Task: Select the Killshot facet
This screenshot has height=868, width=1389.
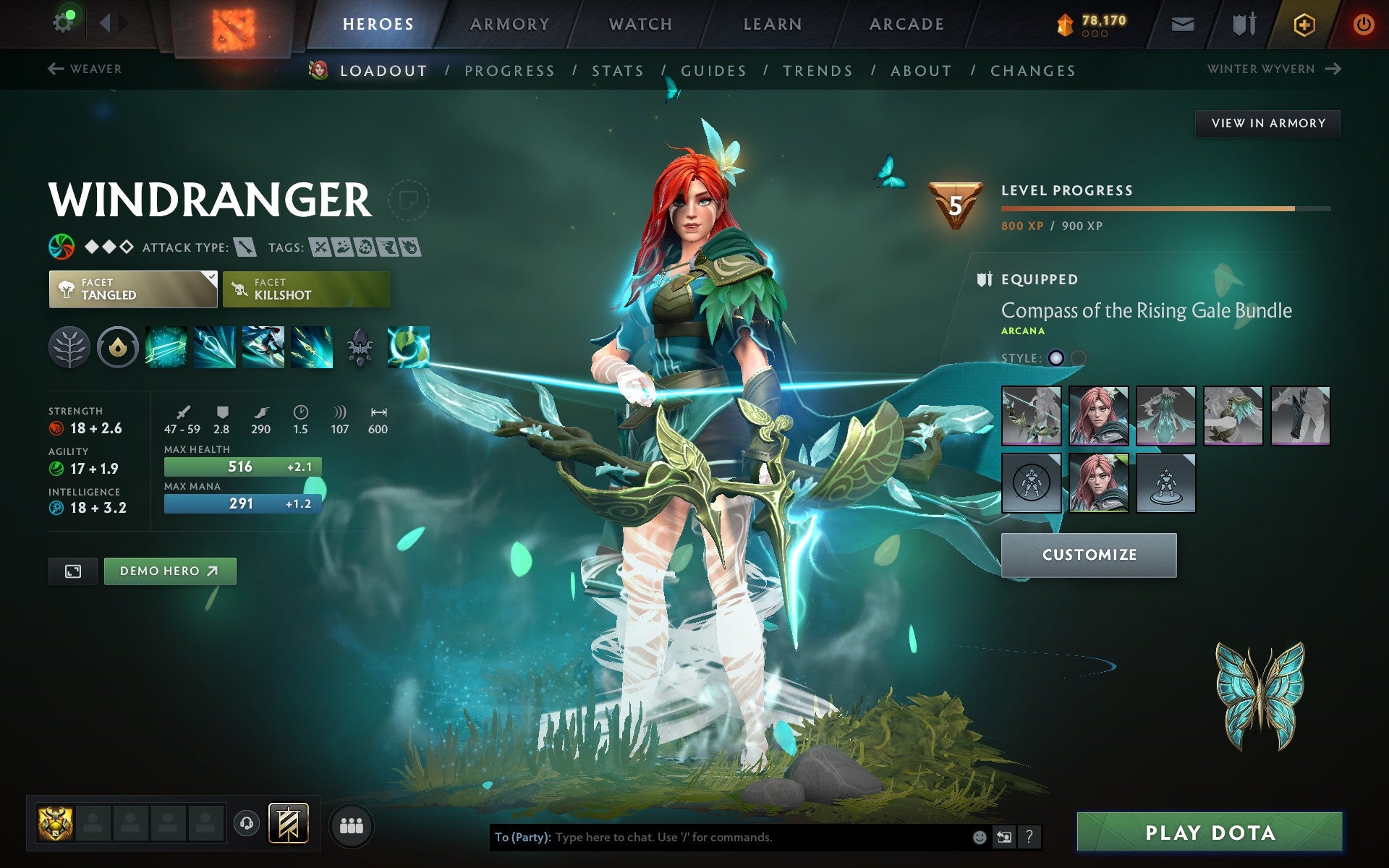Action: (x=306, y=289)
